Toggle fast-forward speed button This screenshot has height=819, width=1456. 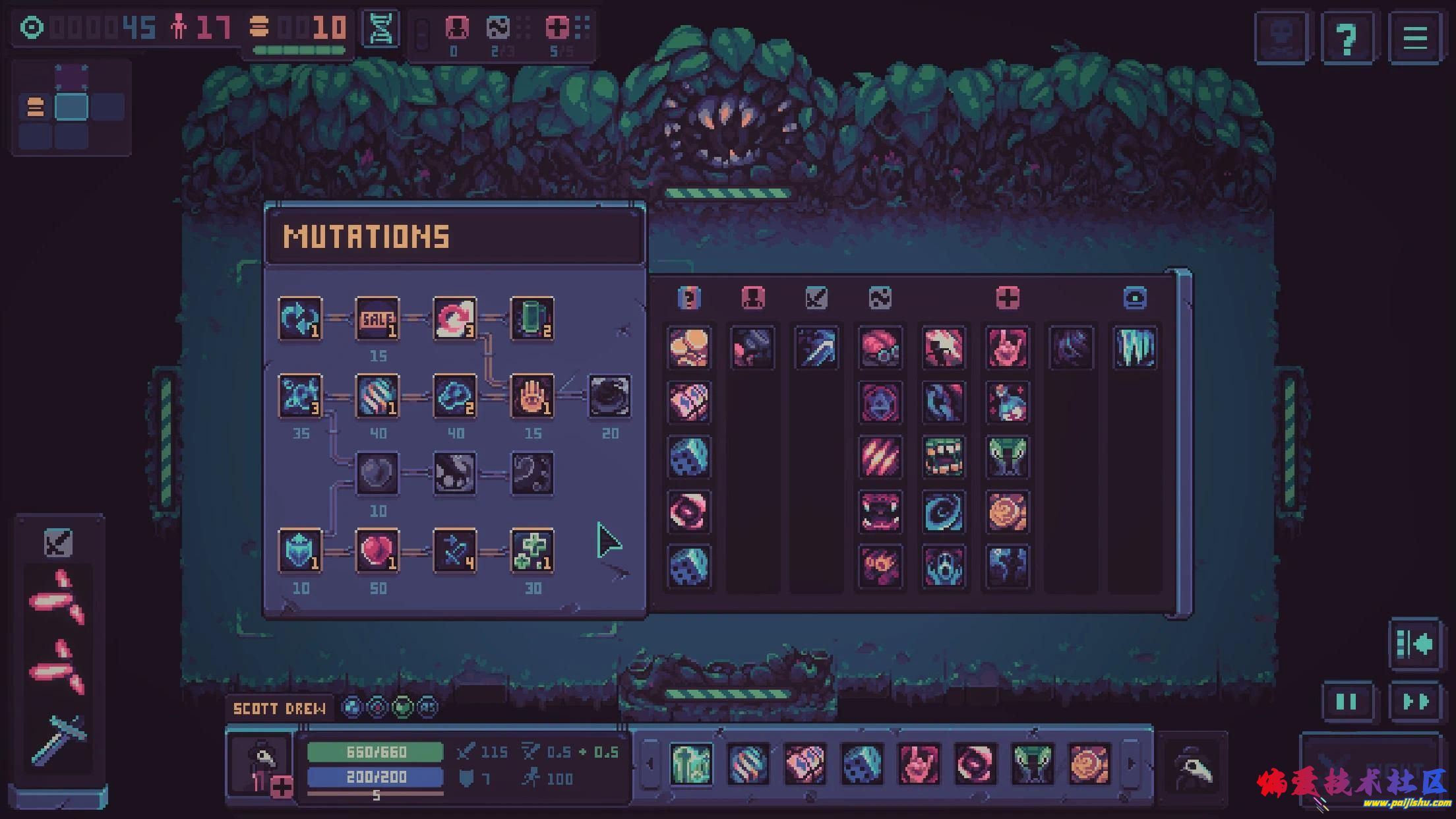click(1415, 702)
